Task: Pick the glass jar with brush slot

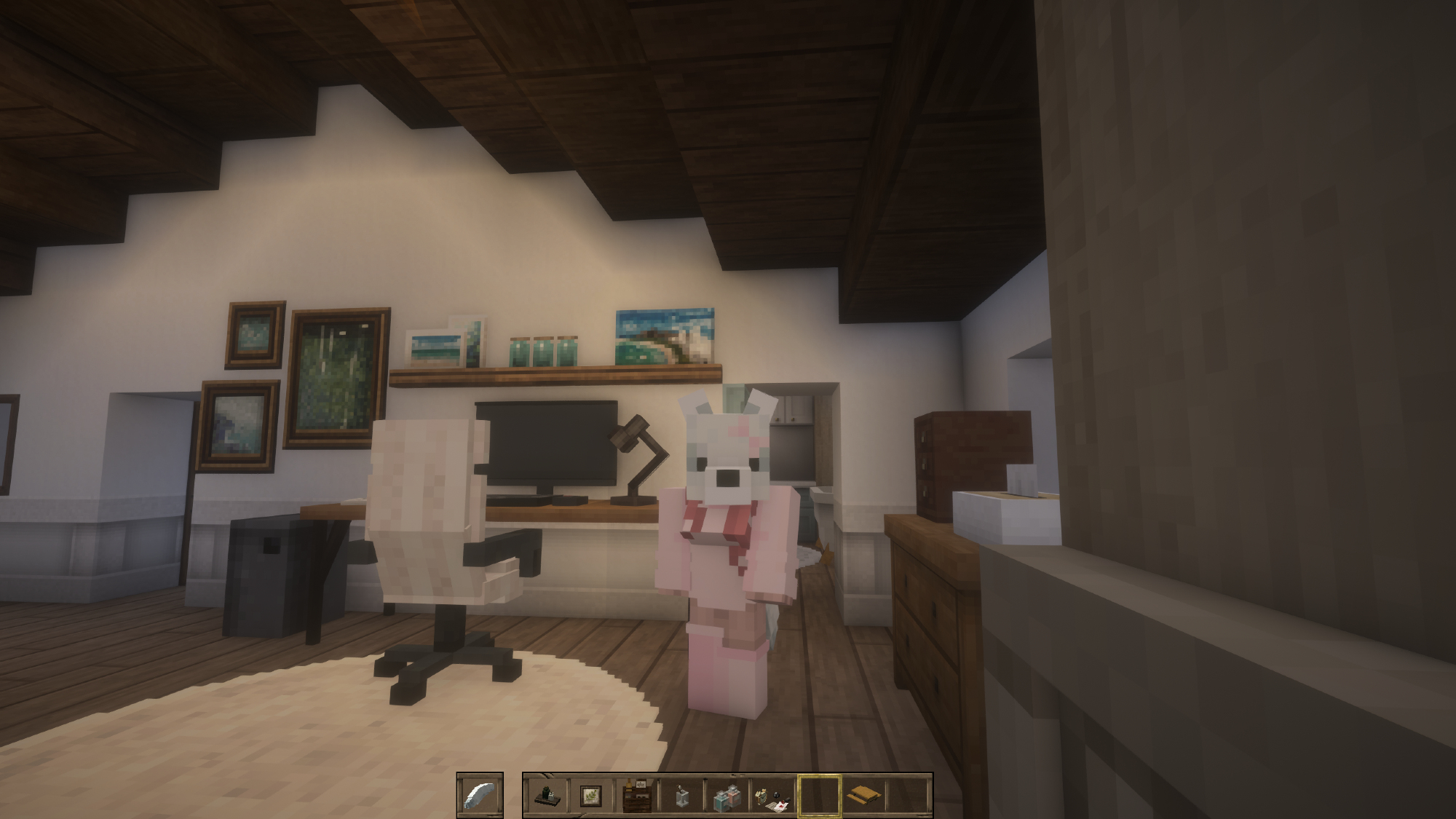Action: pyautogui.click(x=681, y=795)
